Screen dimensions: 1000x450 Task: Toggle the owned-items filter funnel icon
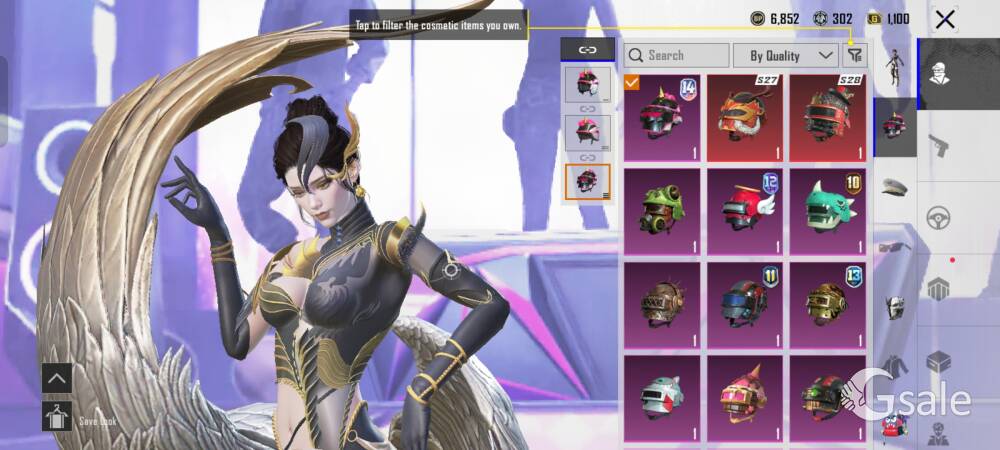click(x=854, y=56)
